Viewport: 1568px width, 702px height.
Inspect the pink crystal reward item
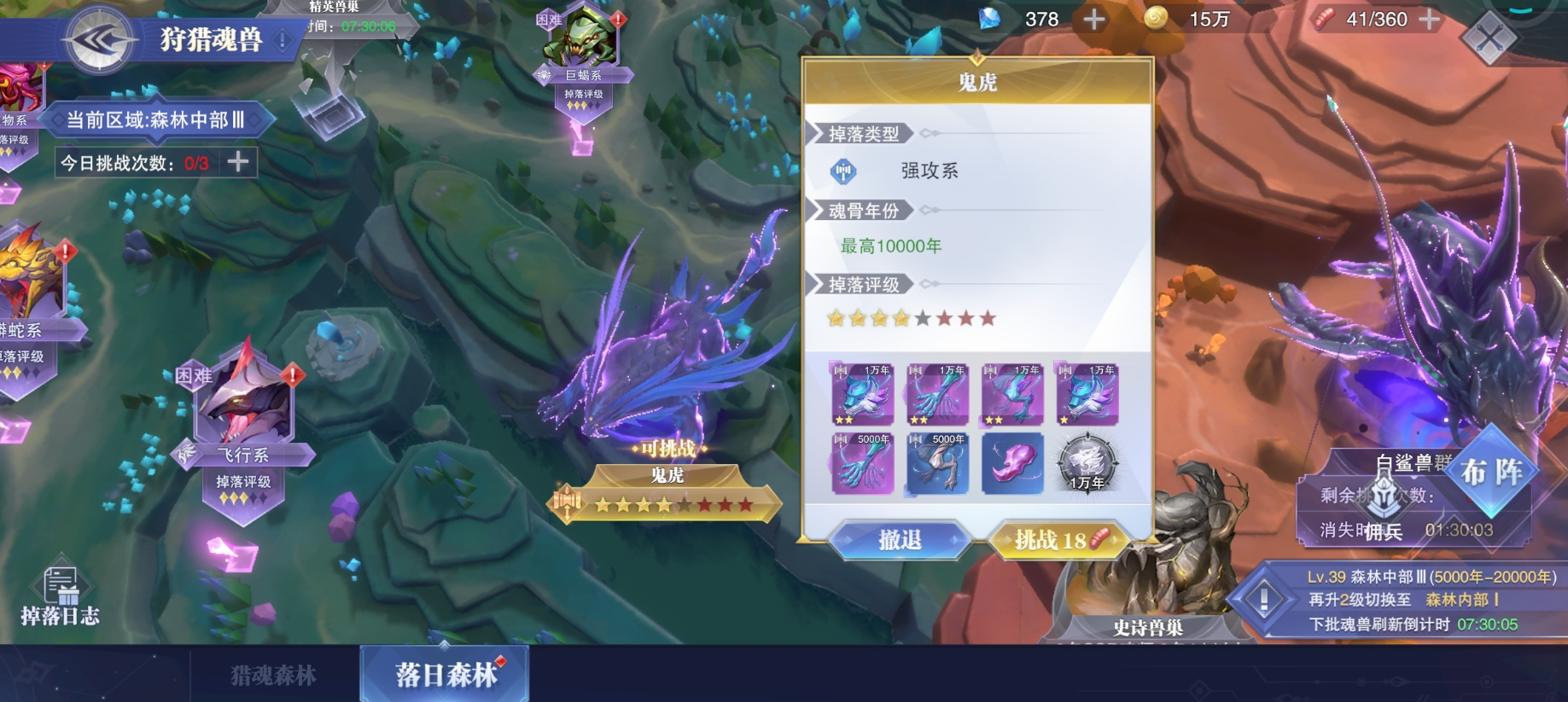pyautogui.click(x=1012, y=464)
